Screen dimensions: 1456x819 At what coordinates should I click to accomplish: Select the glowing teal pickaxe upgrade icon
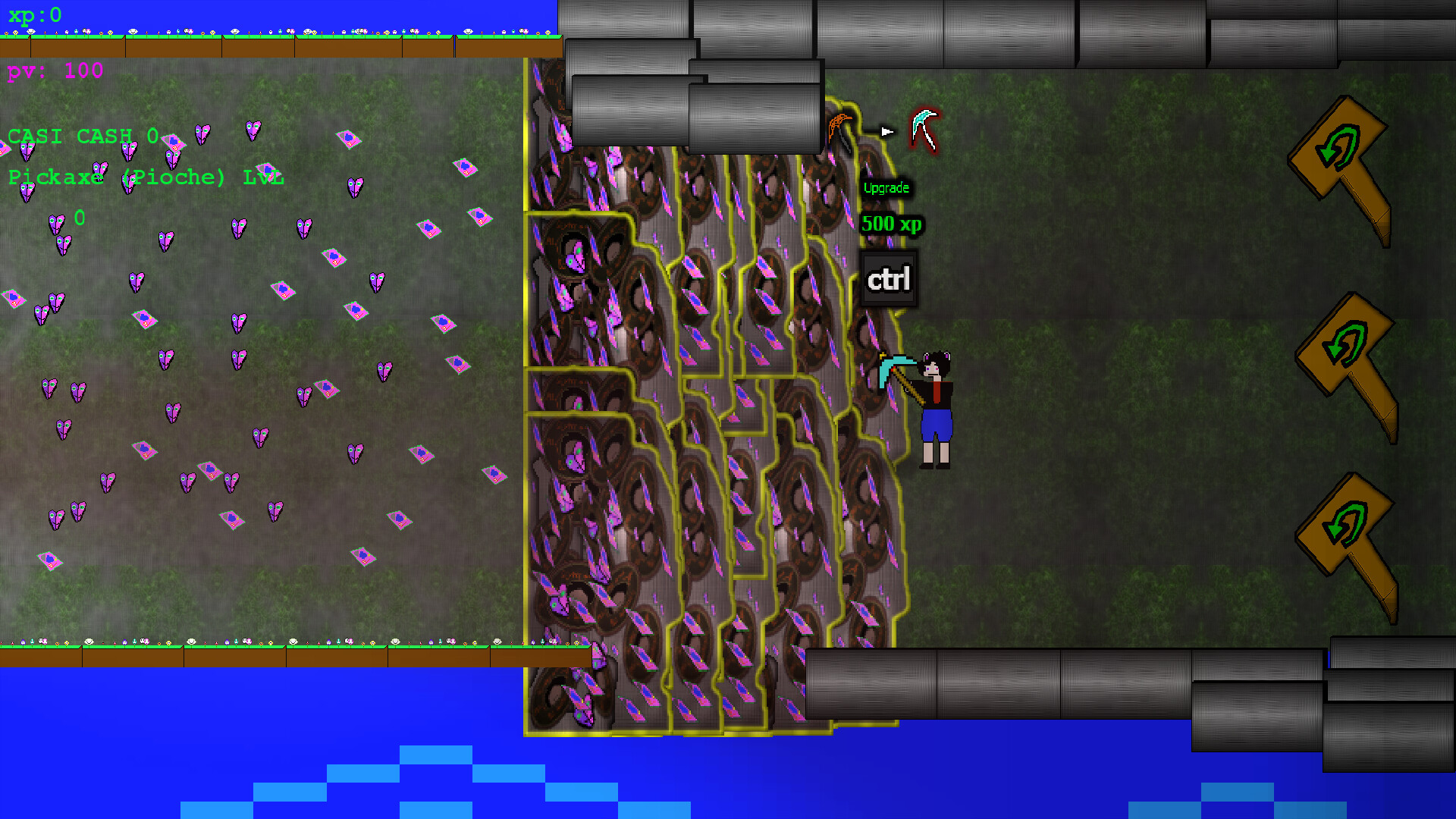click(924, 129)
